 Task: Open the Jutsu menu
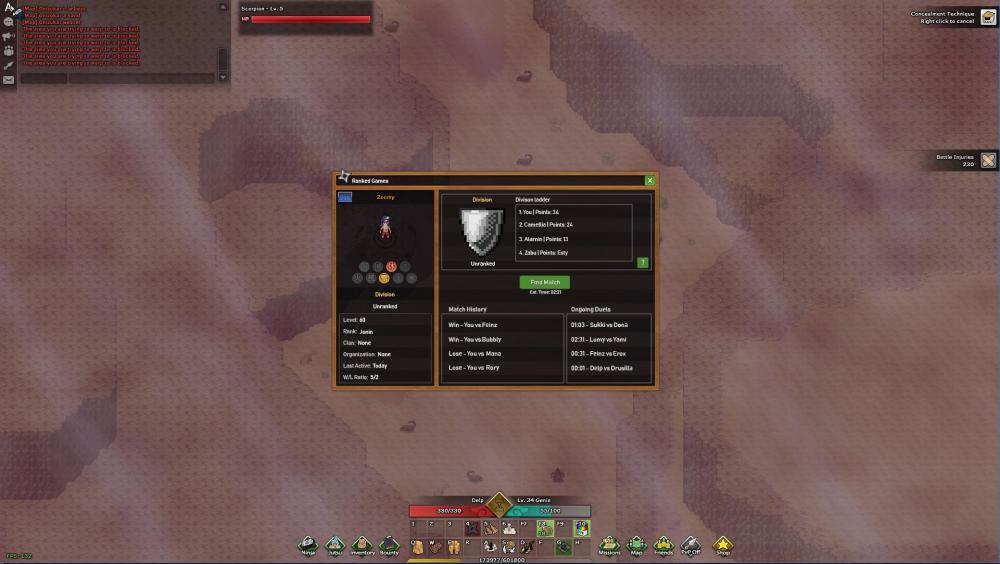335,545
